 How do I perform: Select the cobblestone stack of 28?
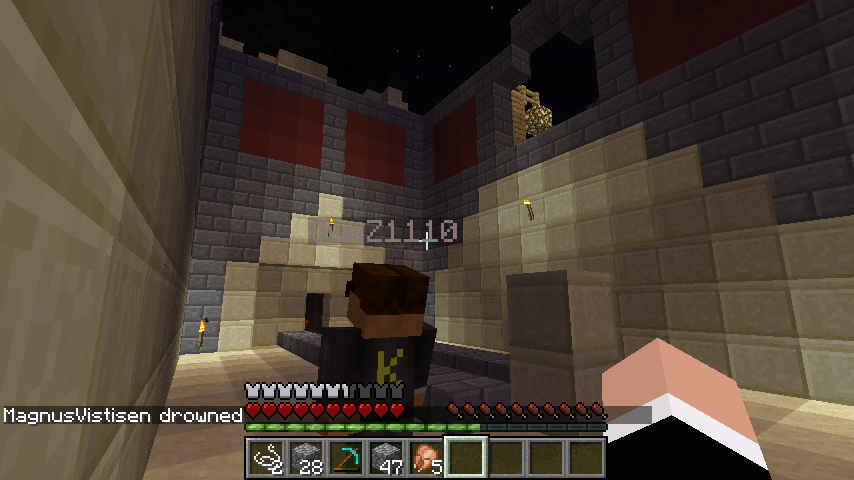tap(306, 458)
